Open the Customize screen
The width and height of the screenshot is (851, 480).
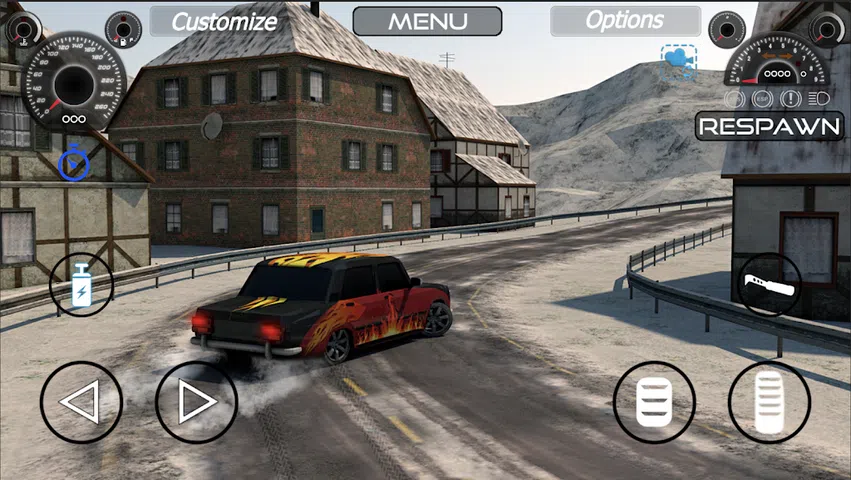point(224,21)
